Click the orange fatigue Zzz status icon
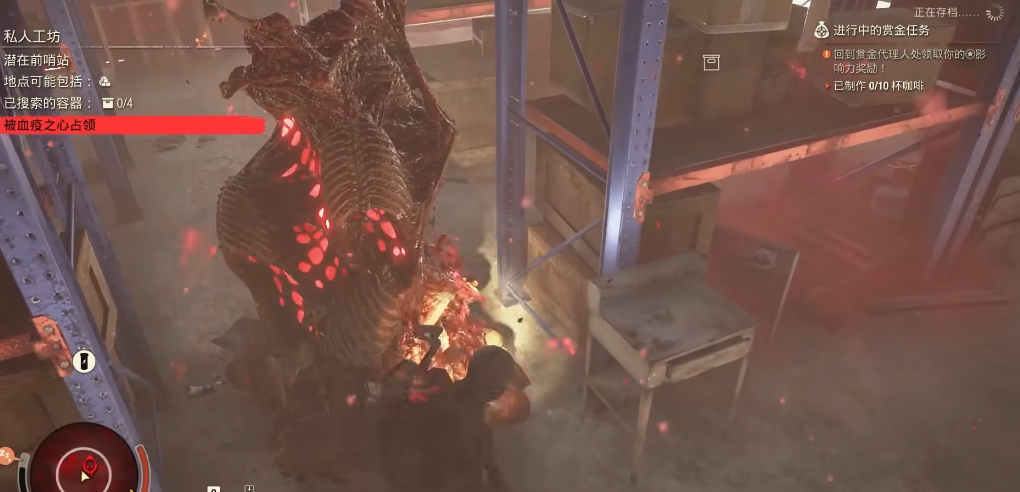The height and width of the screenshot is (492, 1020). (x=5, y=456)
